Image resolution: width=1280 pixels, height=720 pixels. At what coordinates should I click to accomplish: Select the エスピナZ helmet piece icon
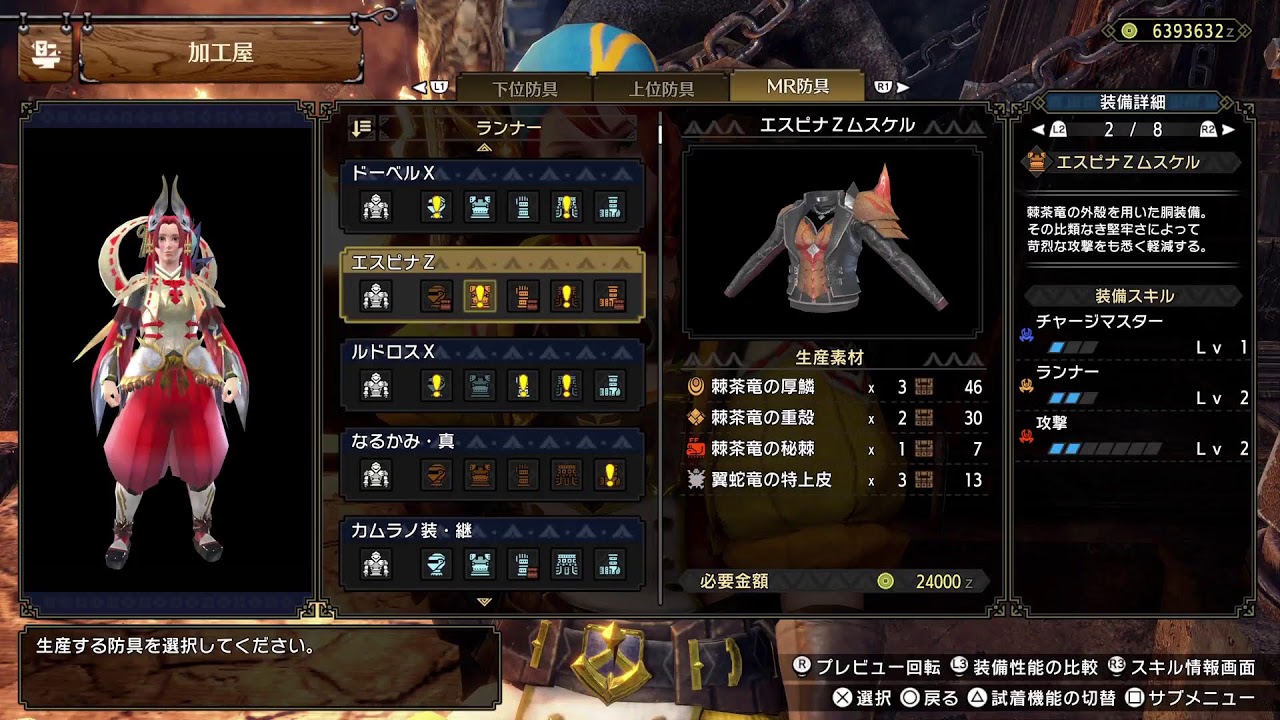(436, 296)
